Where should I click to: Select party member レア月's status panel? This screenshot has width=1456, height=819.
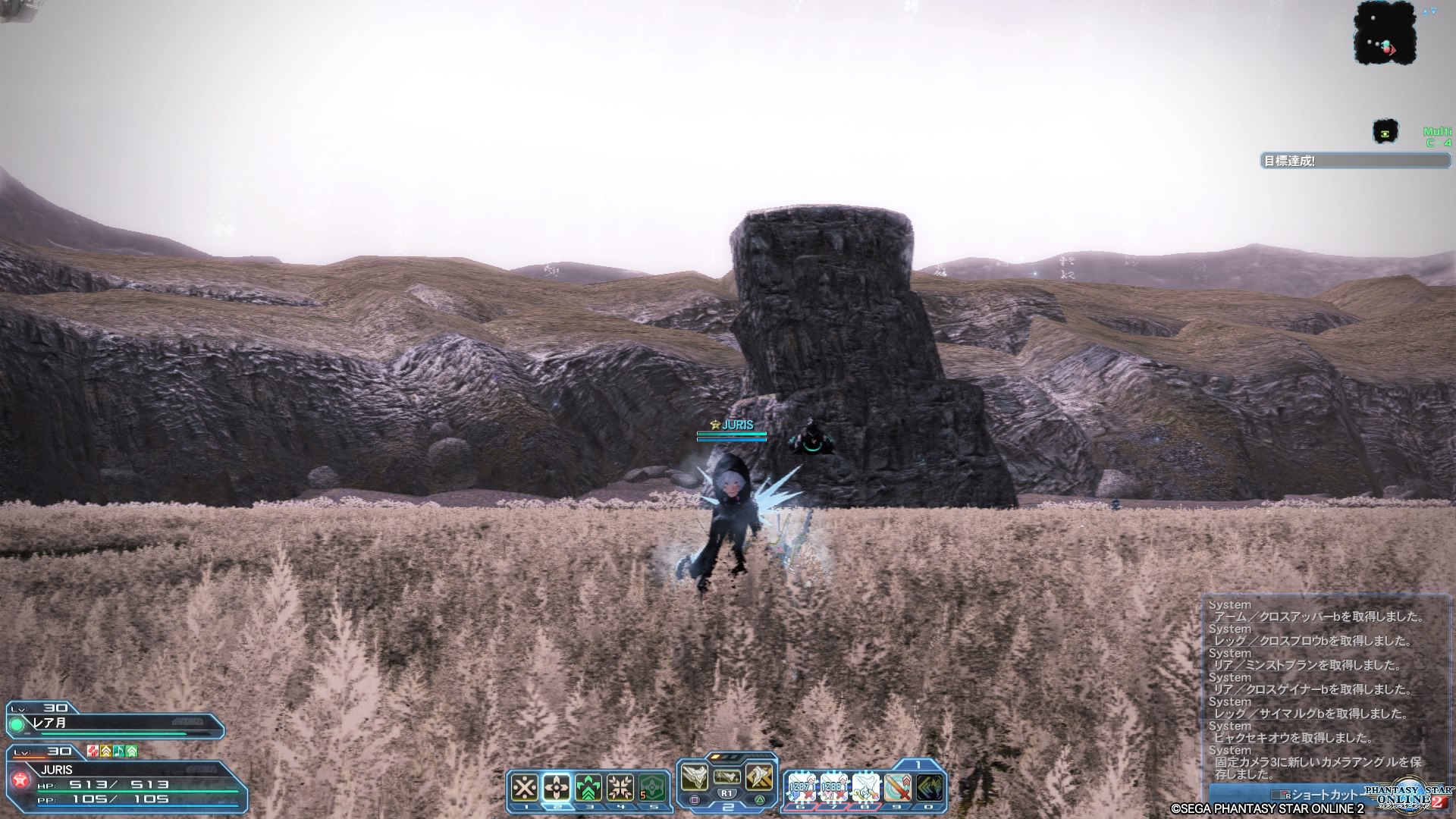coord(115,723)
